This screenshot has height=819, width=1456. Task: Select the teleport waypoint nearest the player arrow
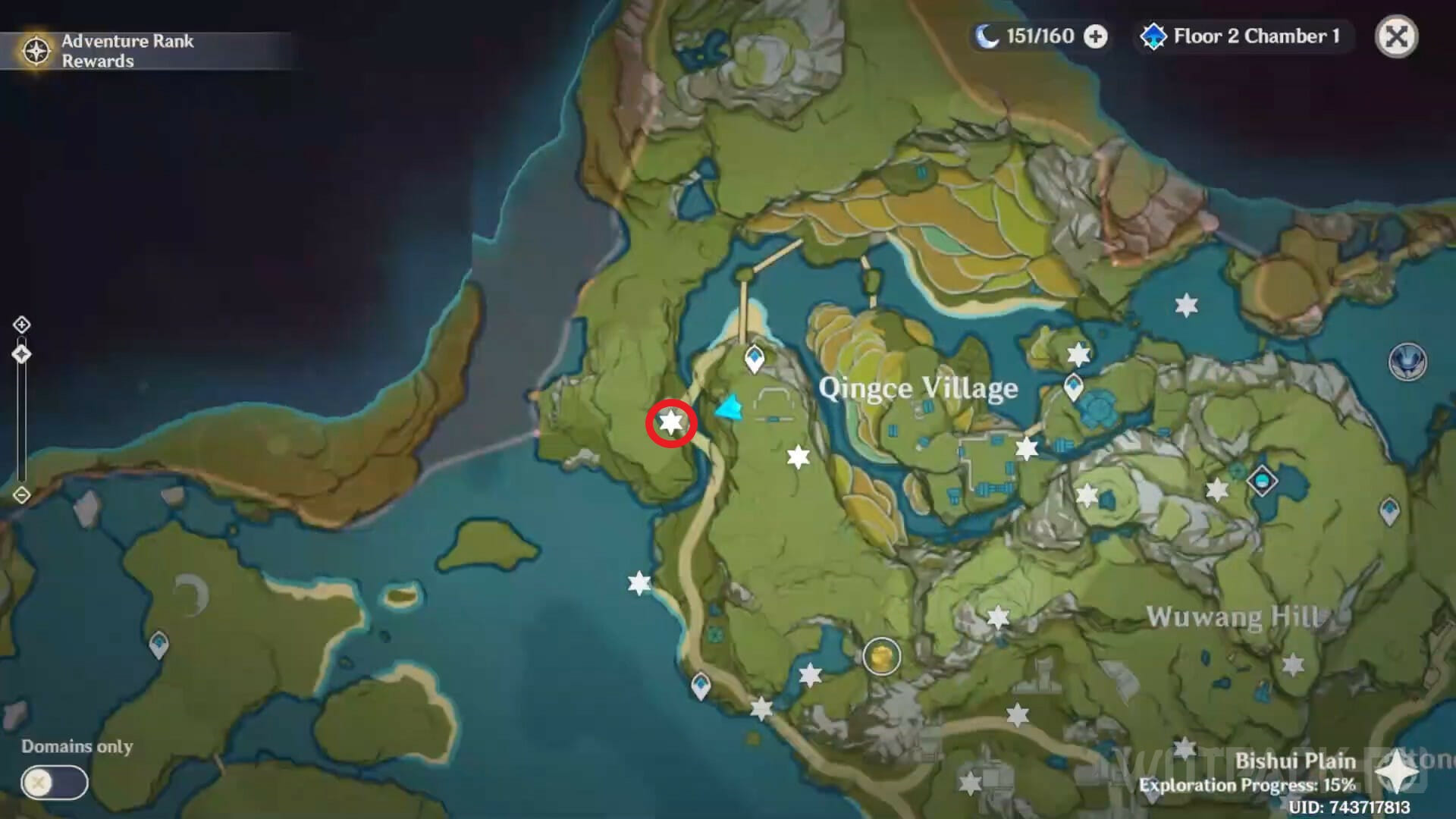[755, 358]
